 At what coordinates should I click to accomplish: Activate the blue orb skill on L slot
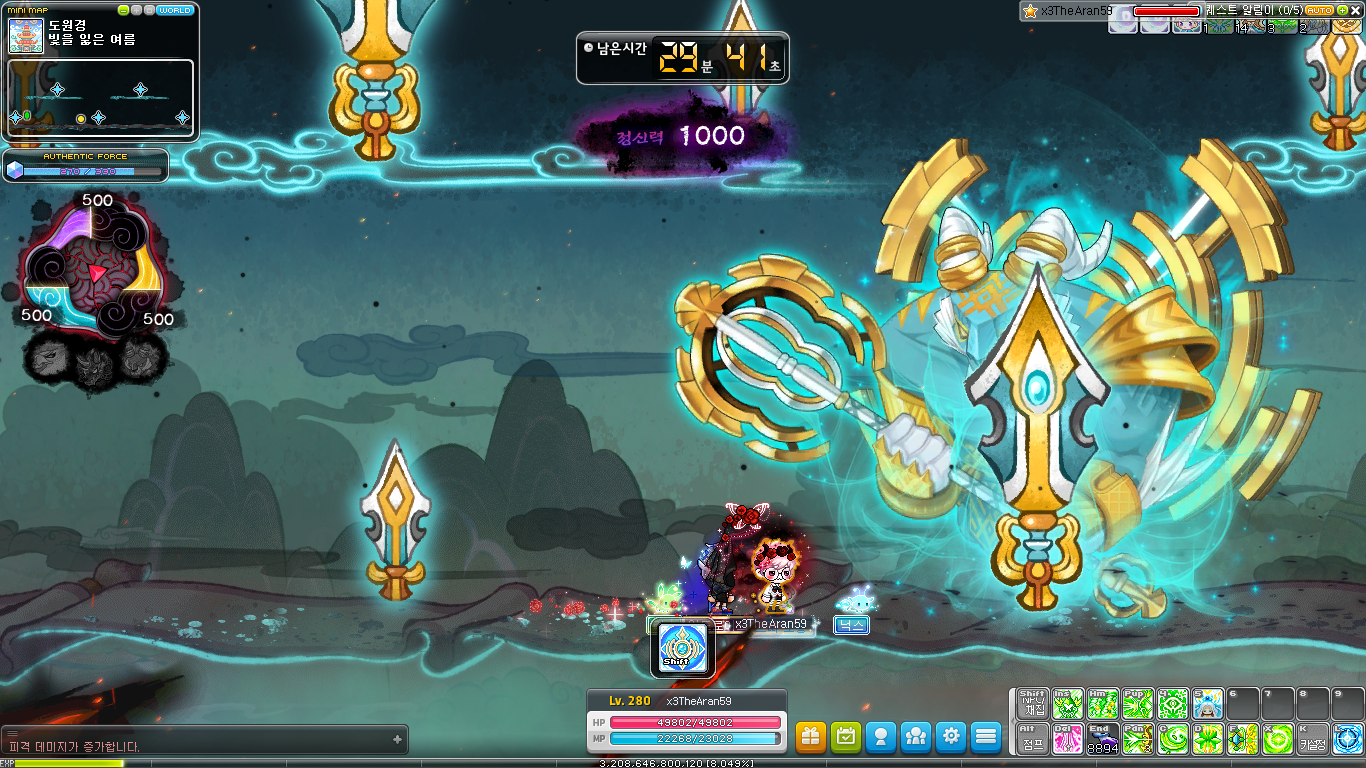click(x=1347, y=739)
